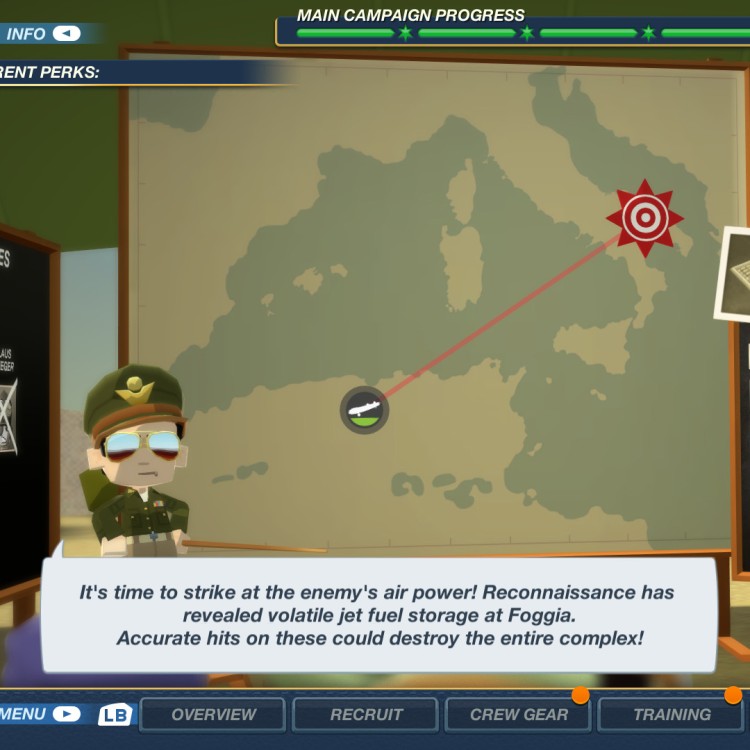The height and width of the screenshot is (750, 750).
Task: Open the Crew Gear tab
Action: pyautogui.click(x=519, y=715)
